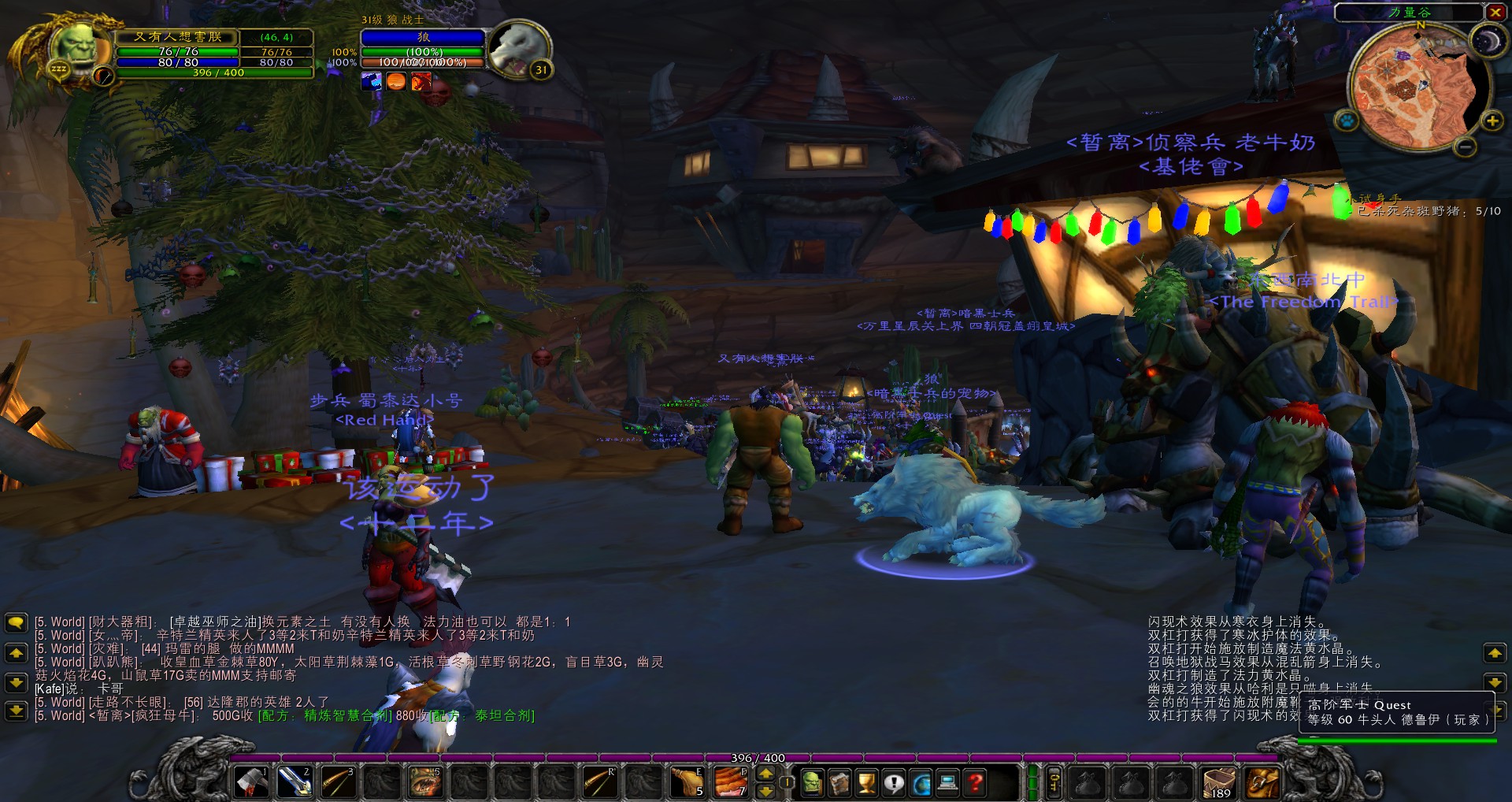Open the key ring icon
The image size is (1512, 802).
pos(1053,783)
